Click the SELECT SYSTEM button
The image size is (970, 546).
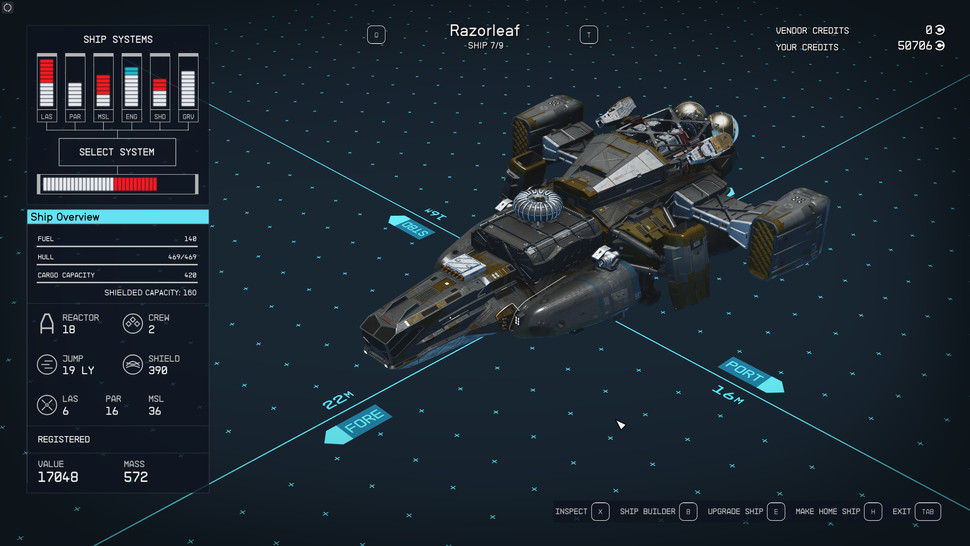pyautogui.click(x=117, y=152)
